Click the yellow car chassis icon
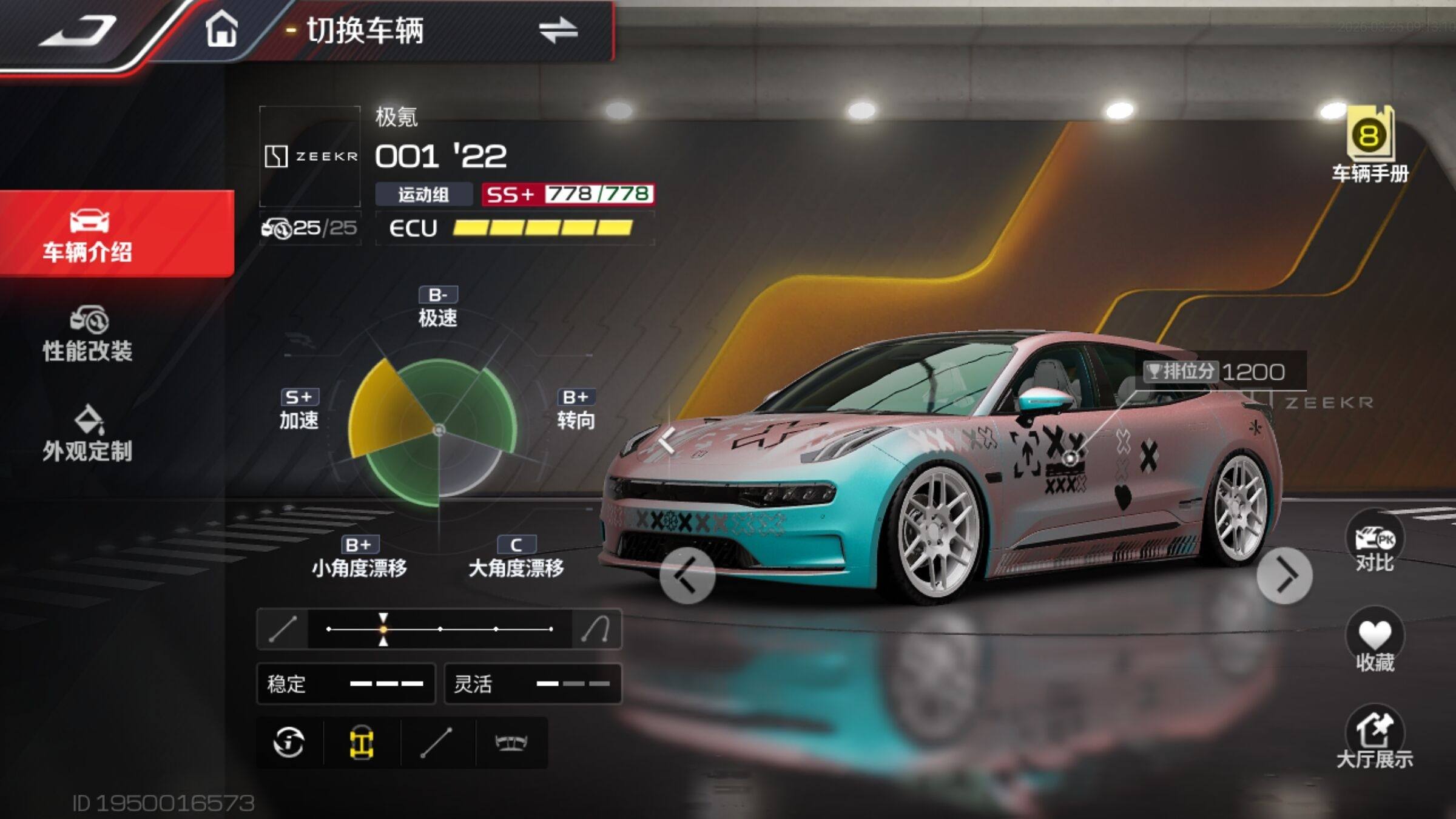 [362, 743]
